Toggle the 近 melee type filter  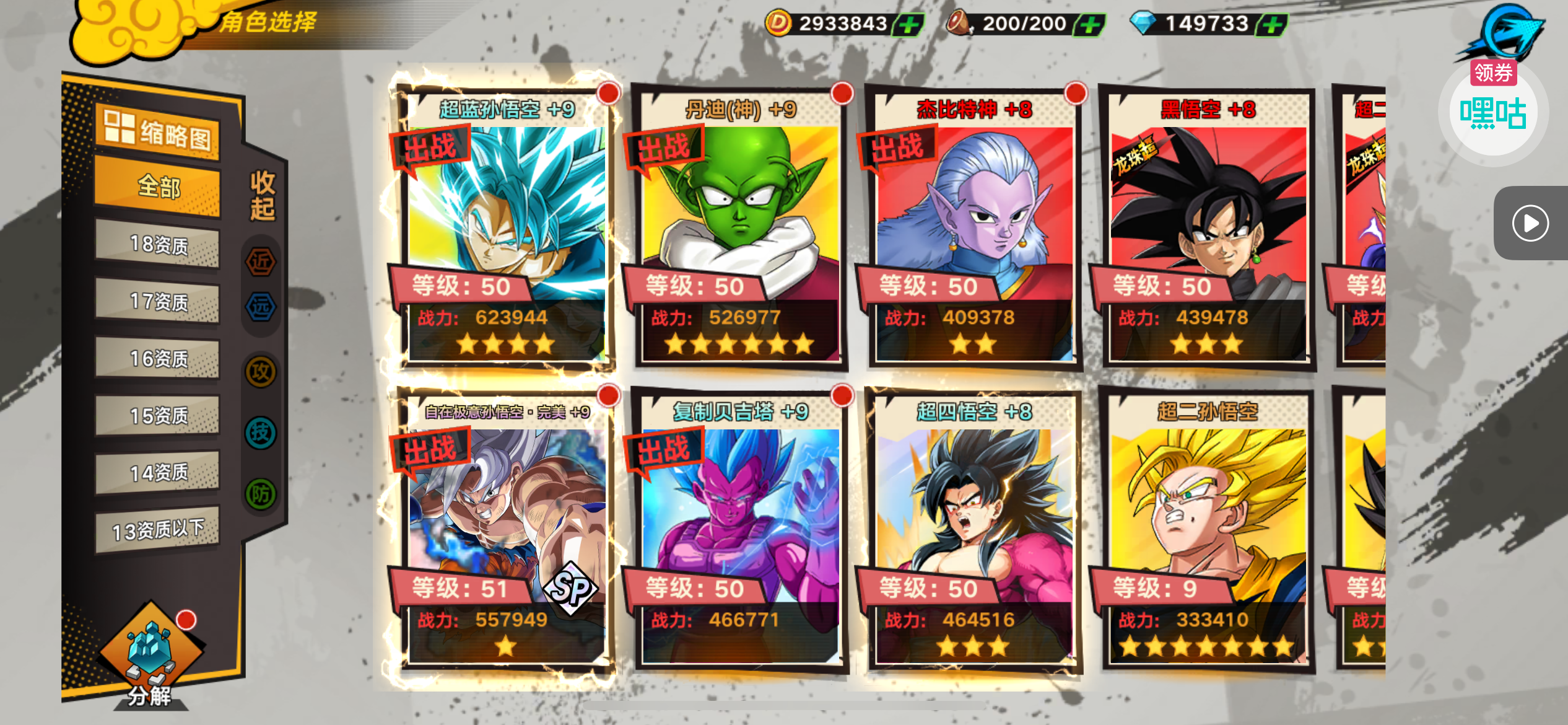click(261, 261)
